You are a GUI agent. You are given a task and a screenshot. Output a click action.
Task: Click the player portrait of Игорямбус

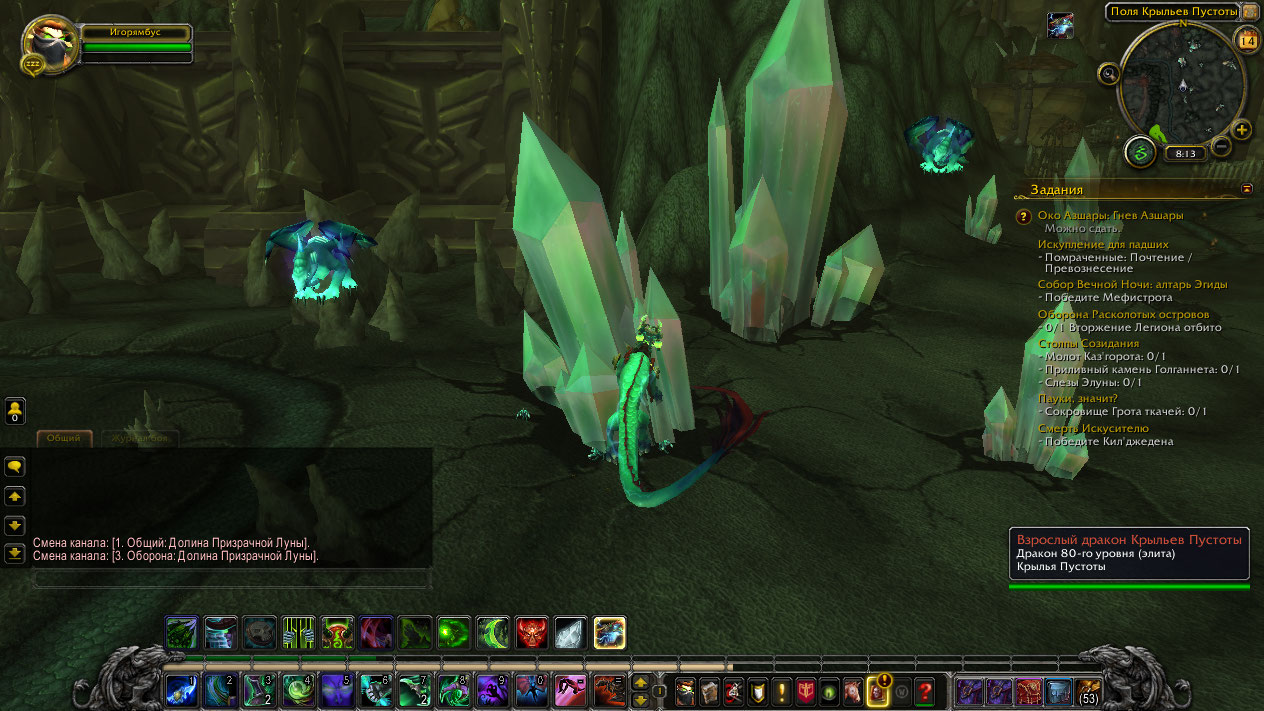point(48,42)
